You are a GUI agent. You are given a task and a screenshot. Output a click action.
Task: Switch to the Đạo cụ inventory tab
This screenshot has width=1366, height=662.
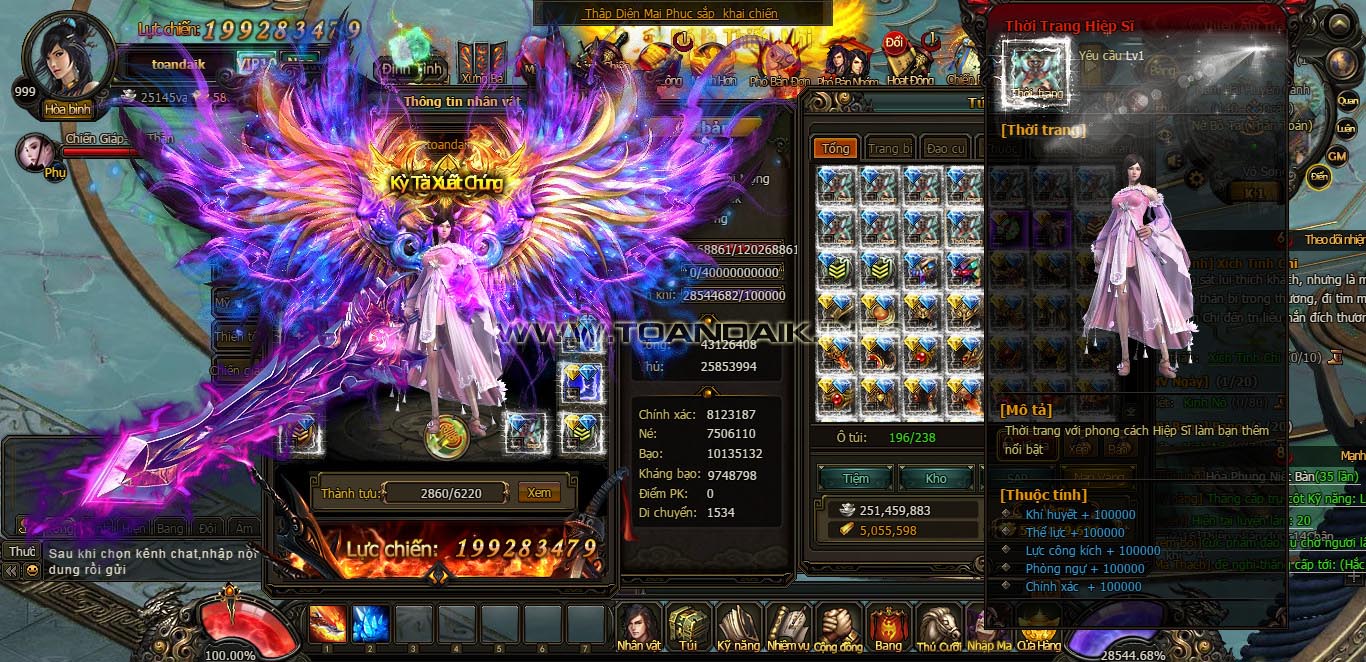[944, 148]
